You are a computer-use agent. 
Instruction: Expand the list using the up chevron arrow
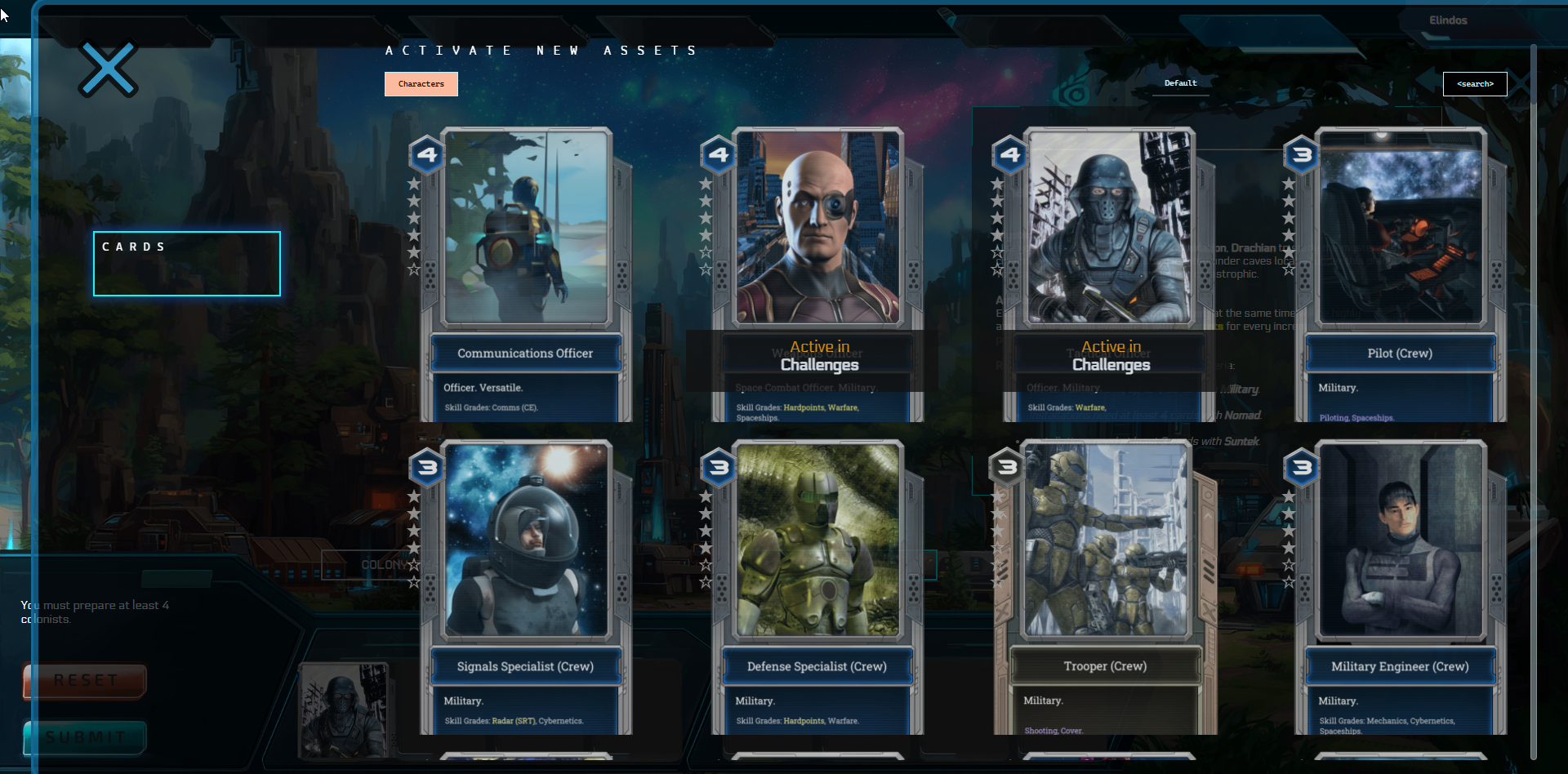(1208, 516)
